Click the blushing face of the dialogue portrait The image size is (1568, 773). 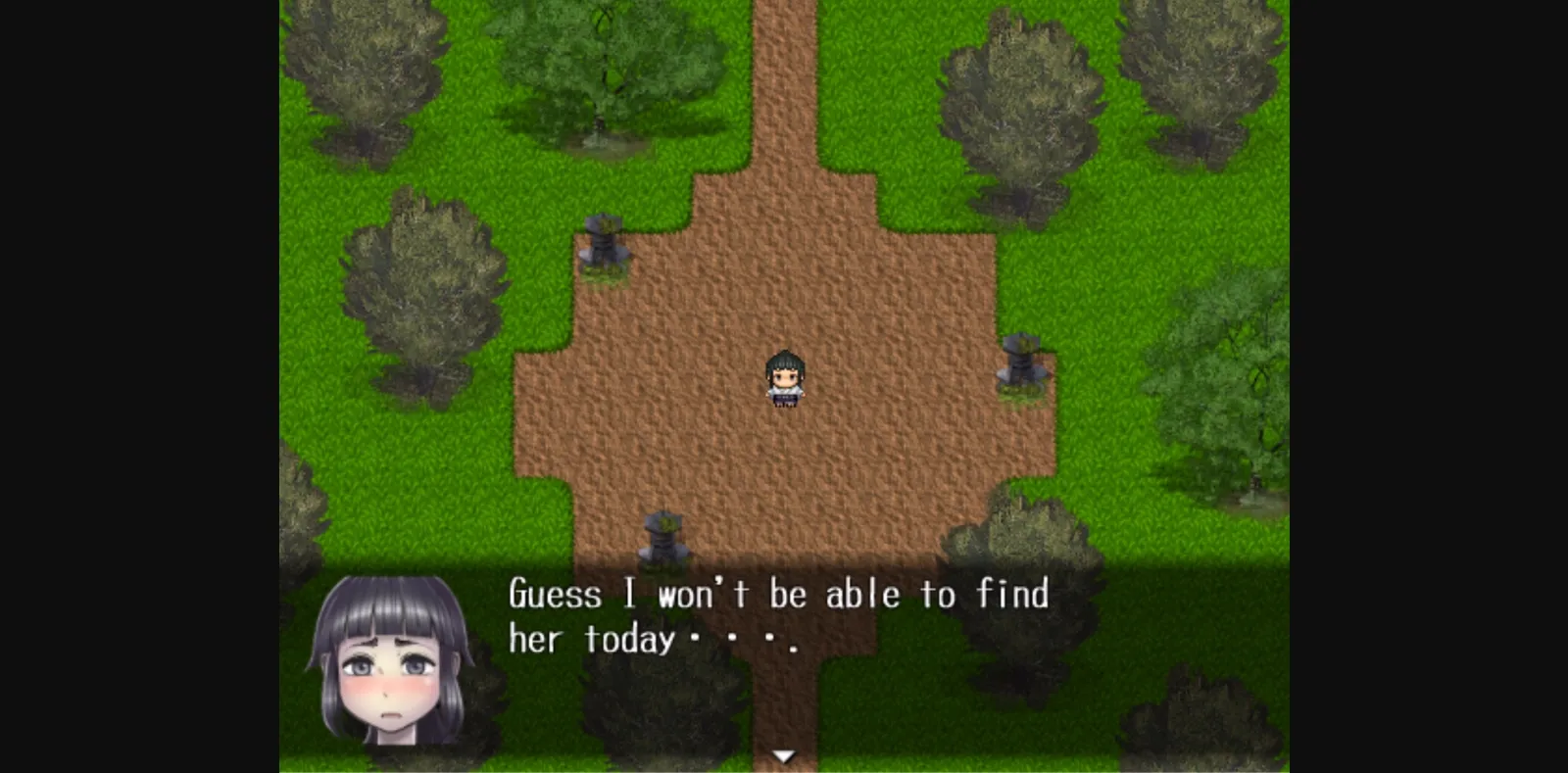pyautogui.click(x=387, y=686)
